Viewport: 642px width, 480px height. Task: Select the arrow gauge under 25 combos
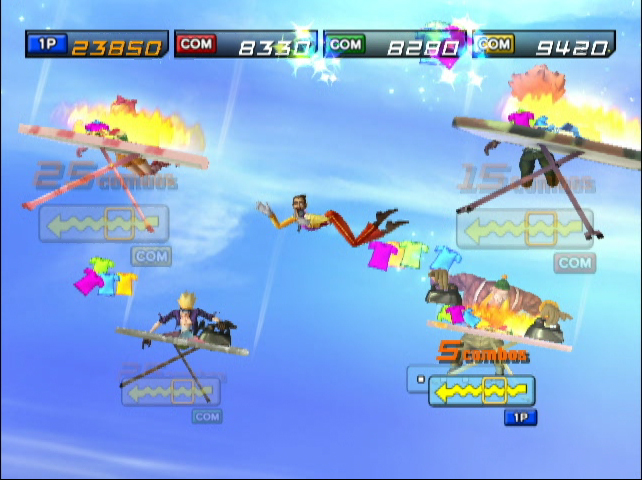(x=104, y=224)
